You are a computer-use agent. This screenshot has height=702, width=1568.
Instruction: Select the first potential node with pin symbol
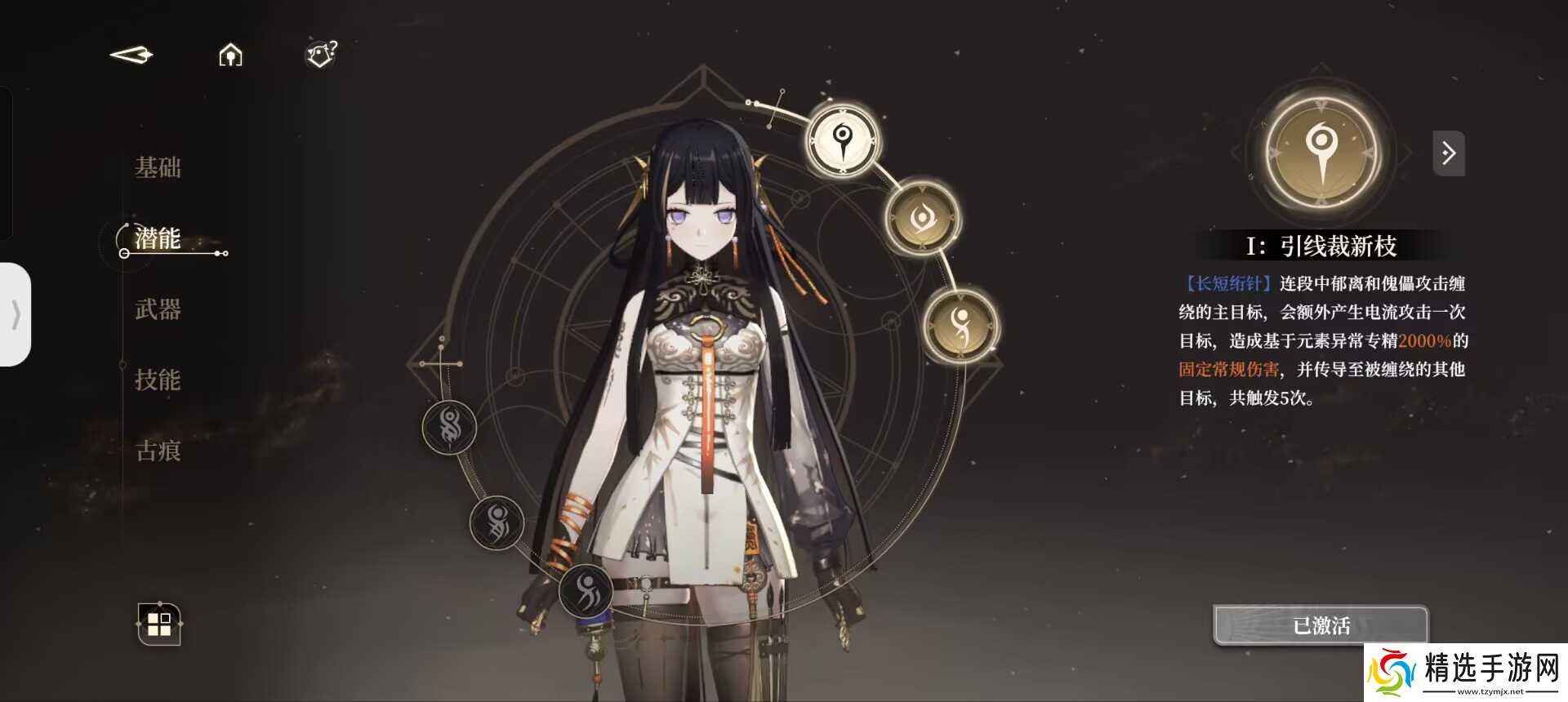(x=844, y=140)
